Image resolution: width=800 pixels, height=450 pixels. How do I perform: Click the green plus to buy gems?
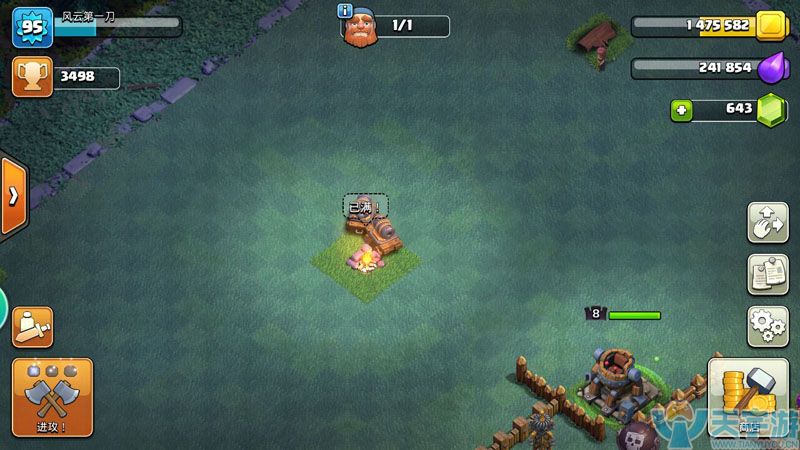coord(682,109)
